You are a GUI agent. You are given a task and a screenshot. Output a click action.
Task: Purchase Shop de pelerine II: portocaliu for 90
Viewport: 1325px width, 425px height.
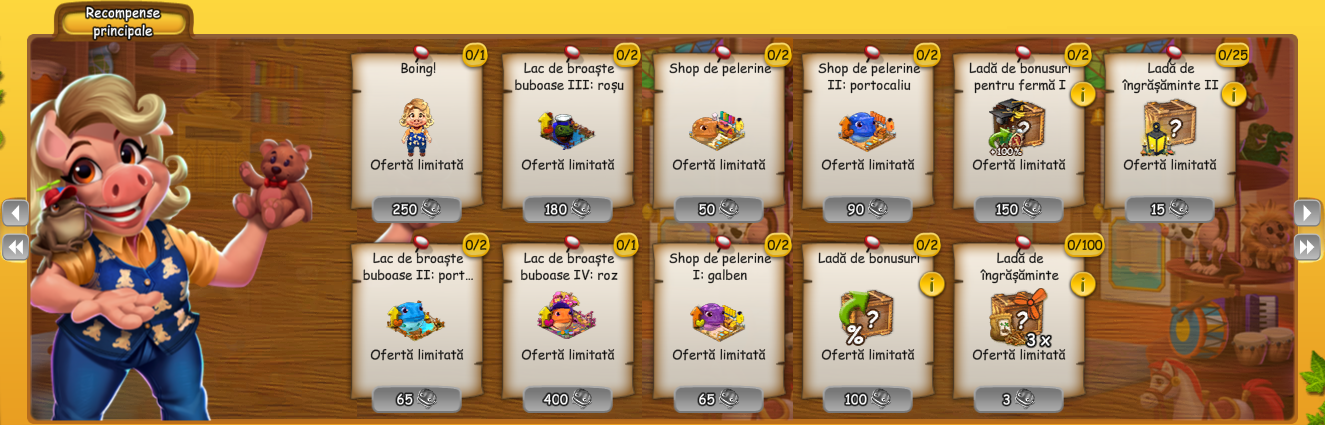click(x=867, y=209)
